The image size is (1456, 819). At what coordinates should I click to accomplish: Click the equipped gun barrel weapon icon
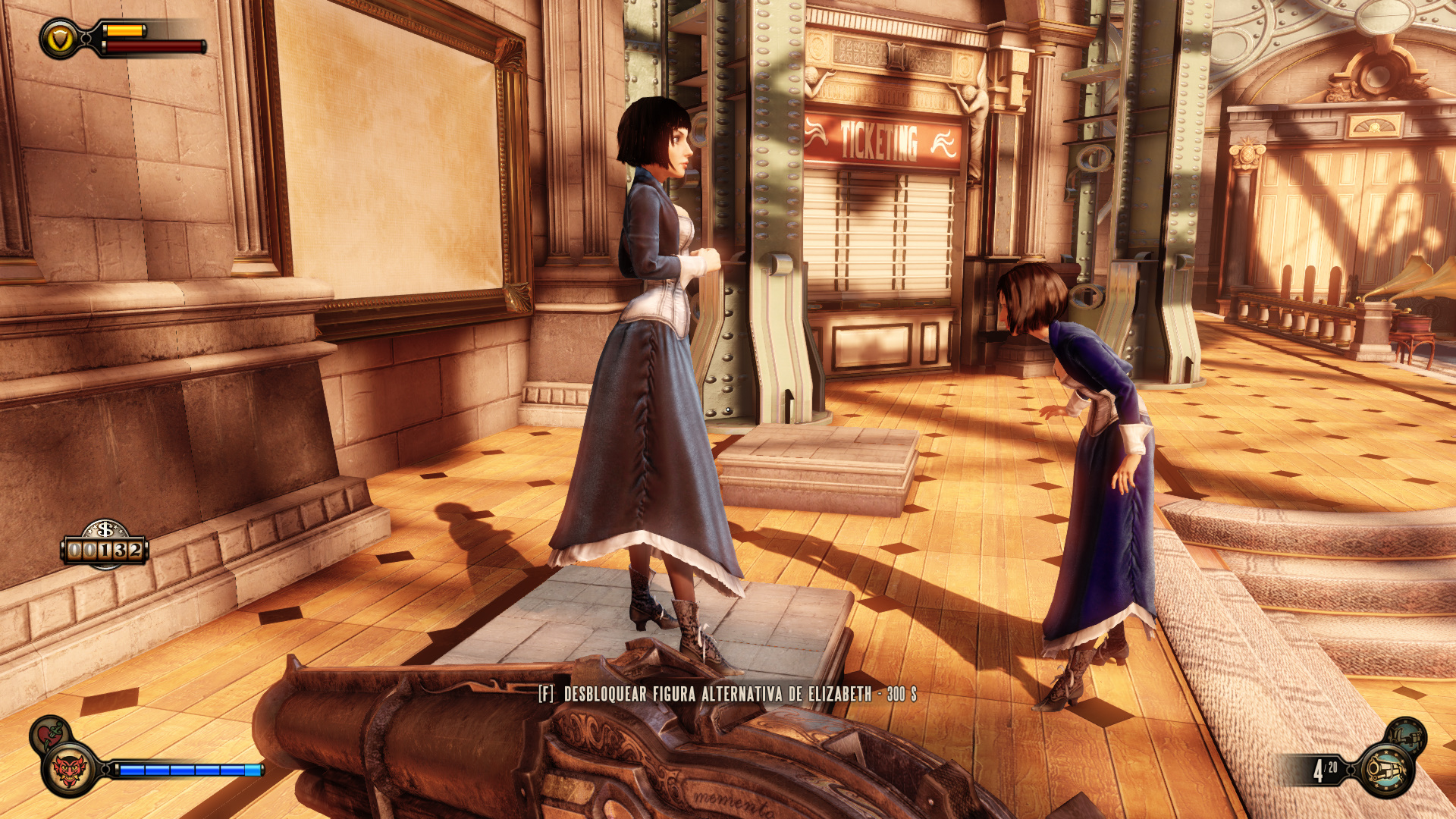(x=1386, y=770)
